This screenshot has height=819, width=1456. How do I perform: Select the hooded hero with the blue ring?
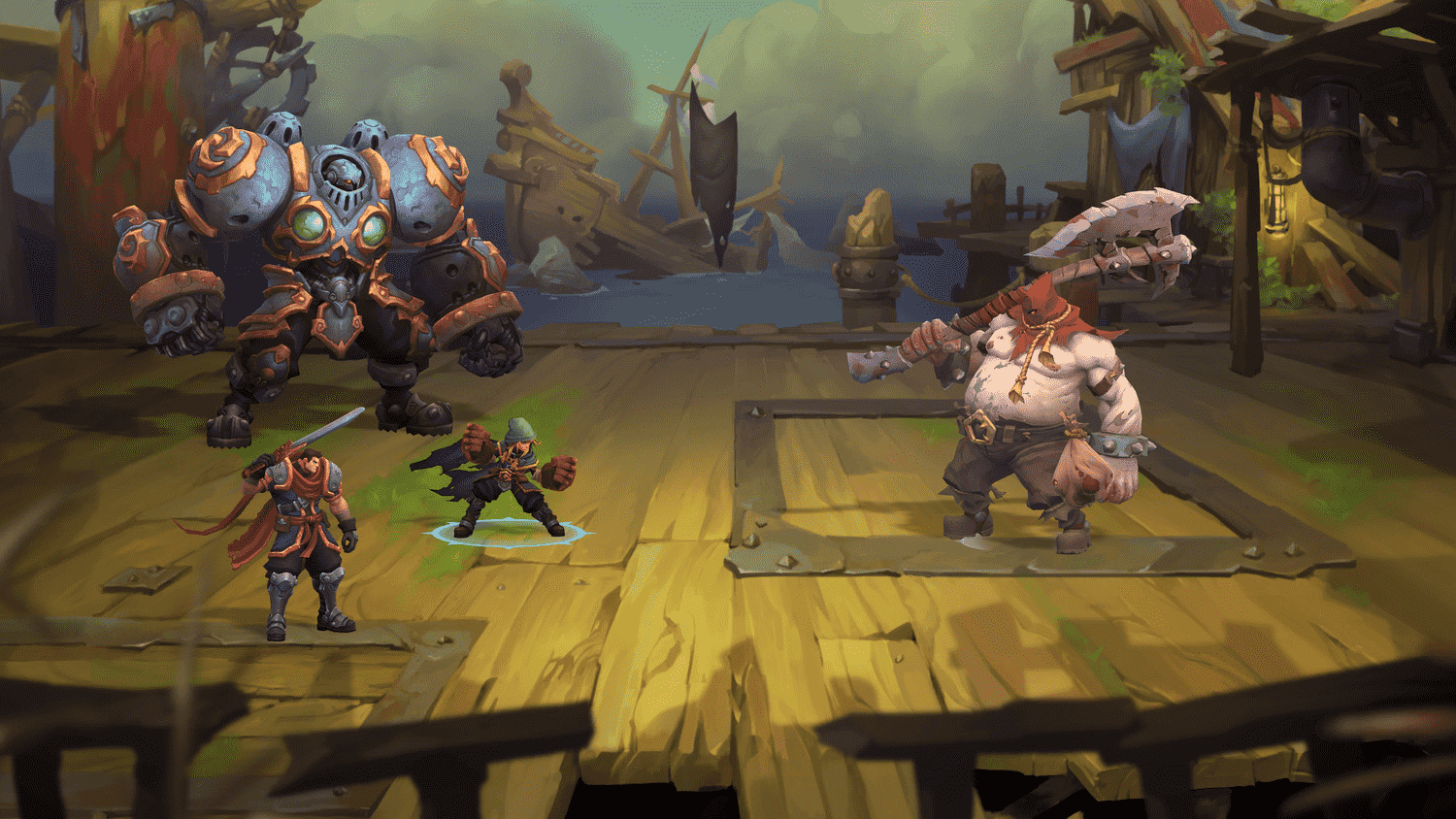point(506,478)
